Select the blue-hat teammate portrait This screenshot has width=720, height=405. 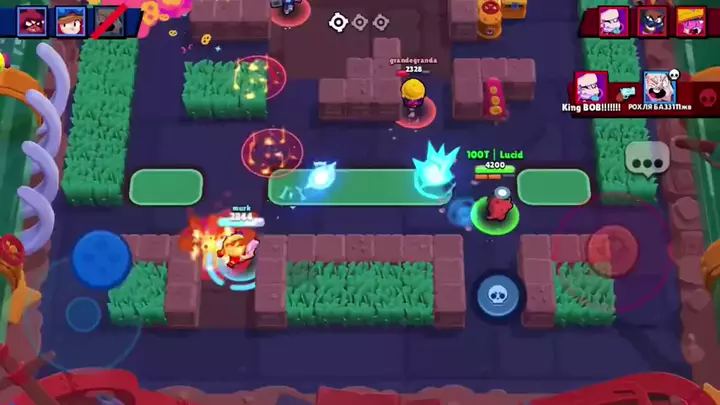pos(70,20)
